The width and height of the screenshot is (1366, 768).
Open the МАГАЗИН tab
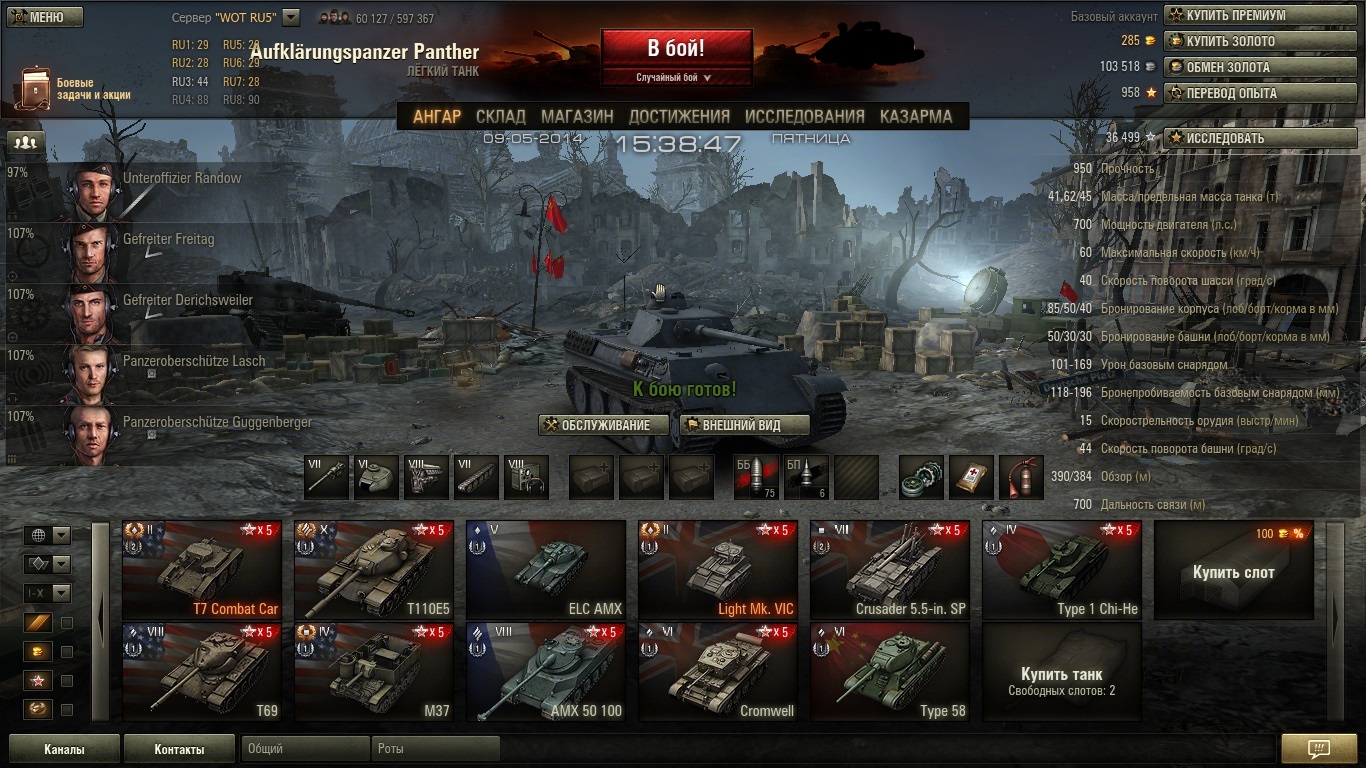point(577,116)
